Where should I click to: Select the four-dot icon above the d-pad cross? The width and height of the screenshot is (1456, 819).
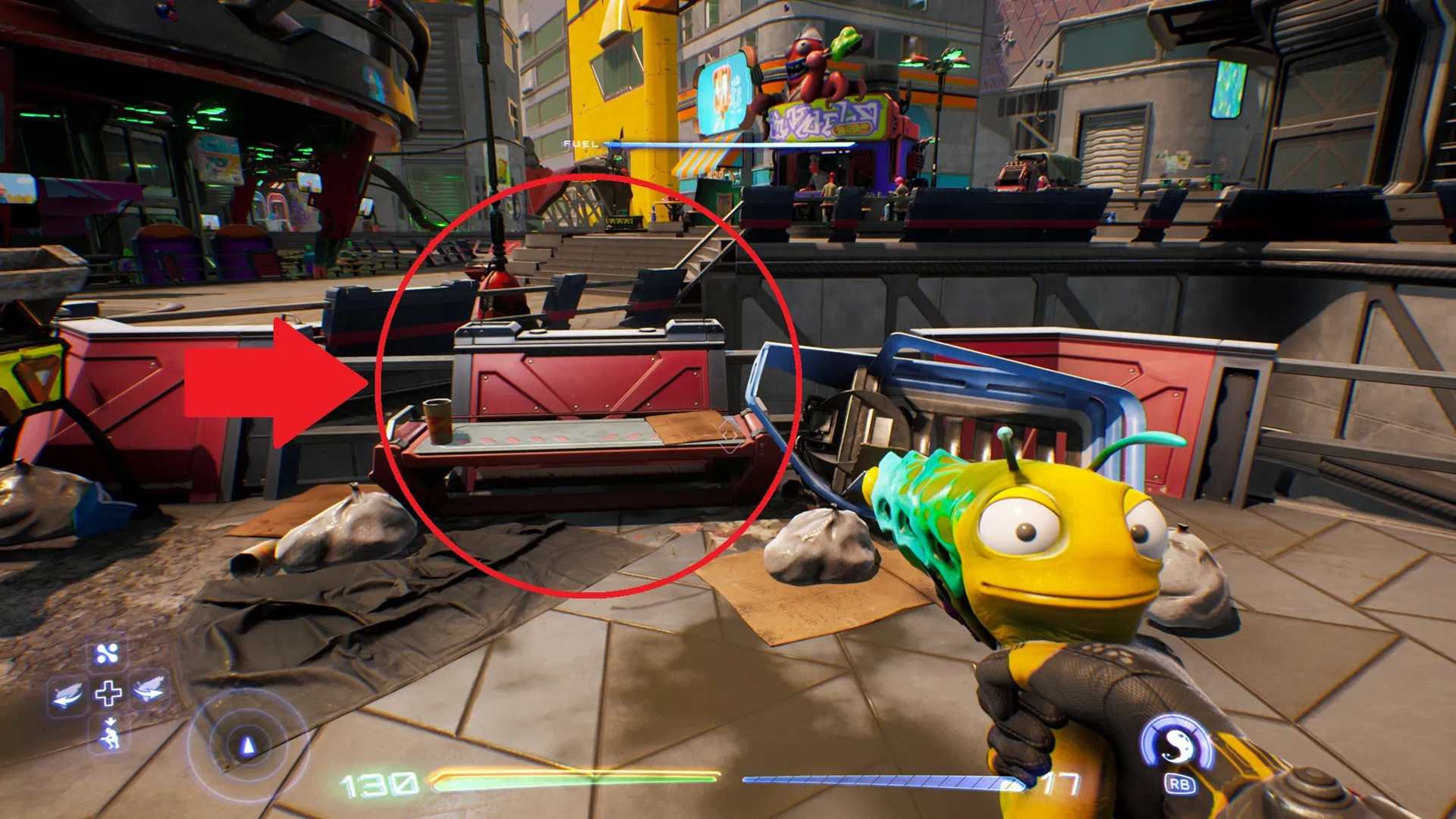tap(107, 654)
